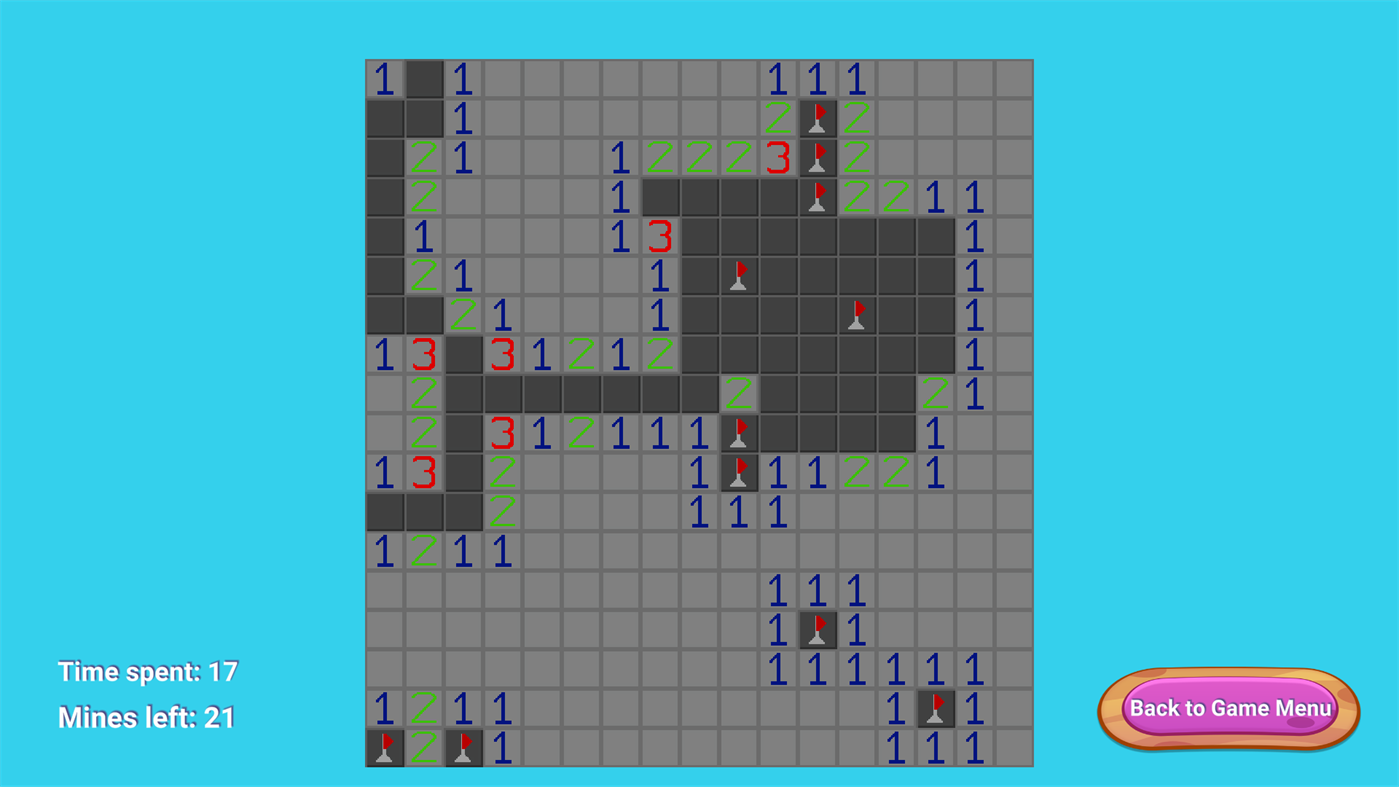1399x787 pixels.
Task: Click the flag directly right of the red 3
Action: tap(817, 157)
